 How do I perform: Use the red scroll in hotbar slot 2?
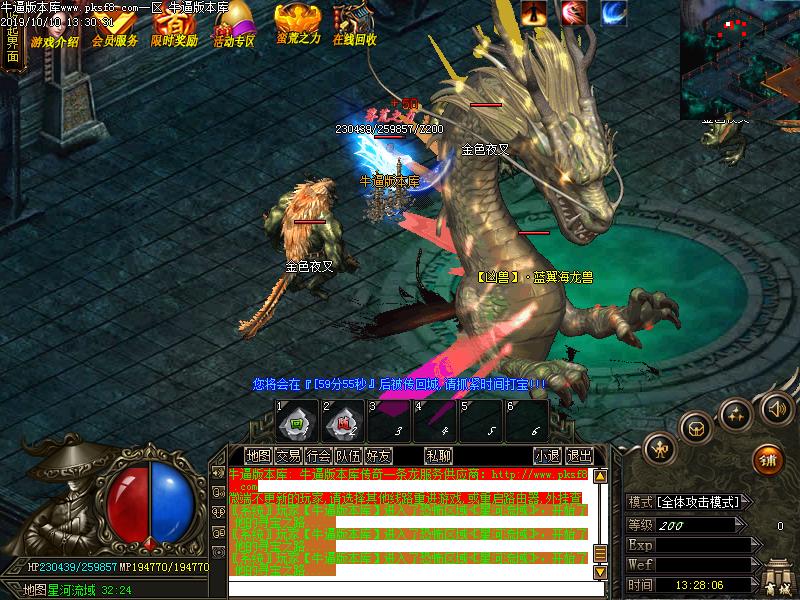(342, 422)
